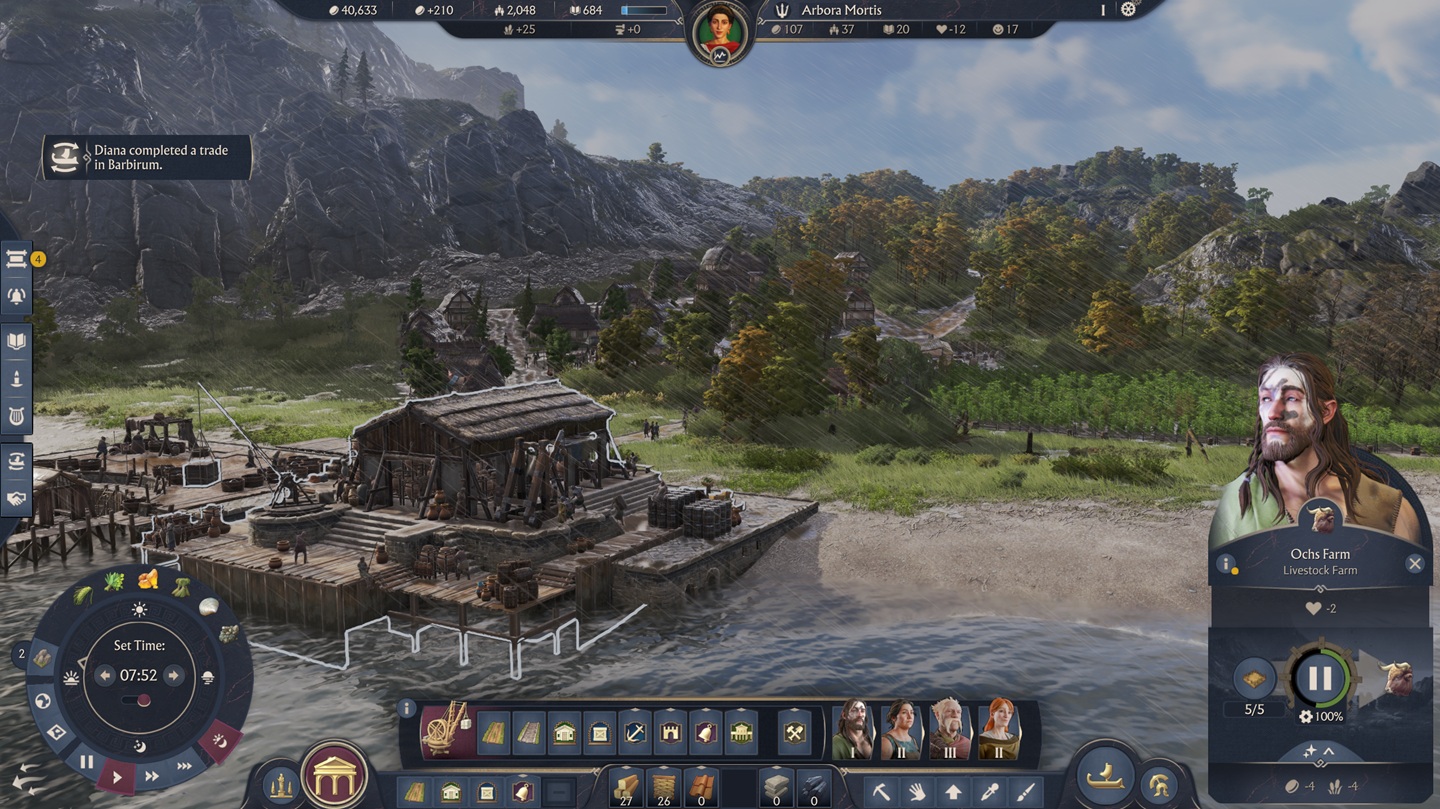Image resolution: width=1440 pixels, height=809 pixels.
Task: Open Ochs Farm info button
Action: pyautogui.click(x=1225, y=564)
